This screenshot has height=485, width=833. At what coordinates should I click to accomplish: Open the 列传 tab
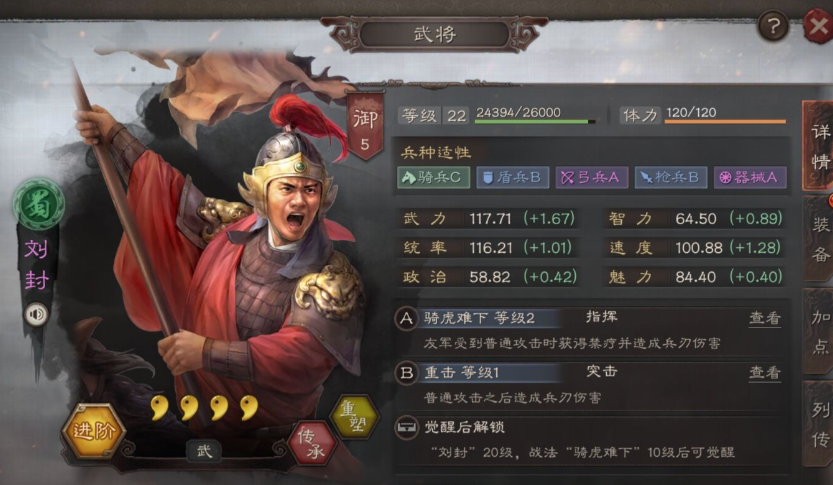click(819, 423)
